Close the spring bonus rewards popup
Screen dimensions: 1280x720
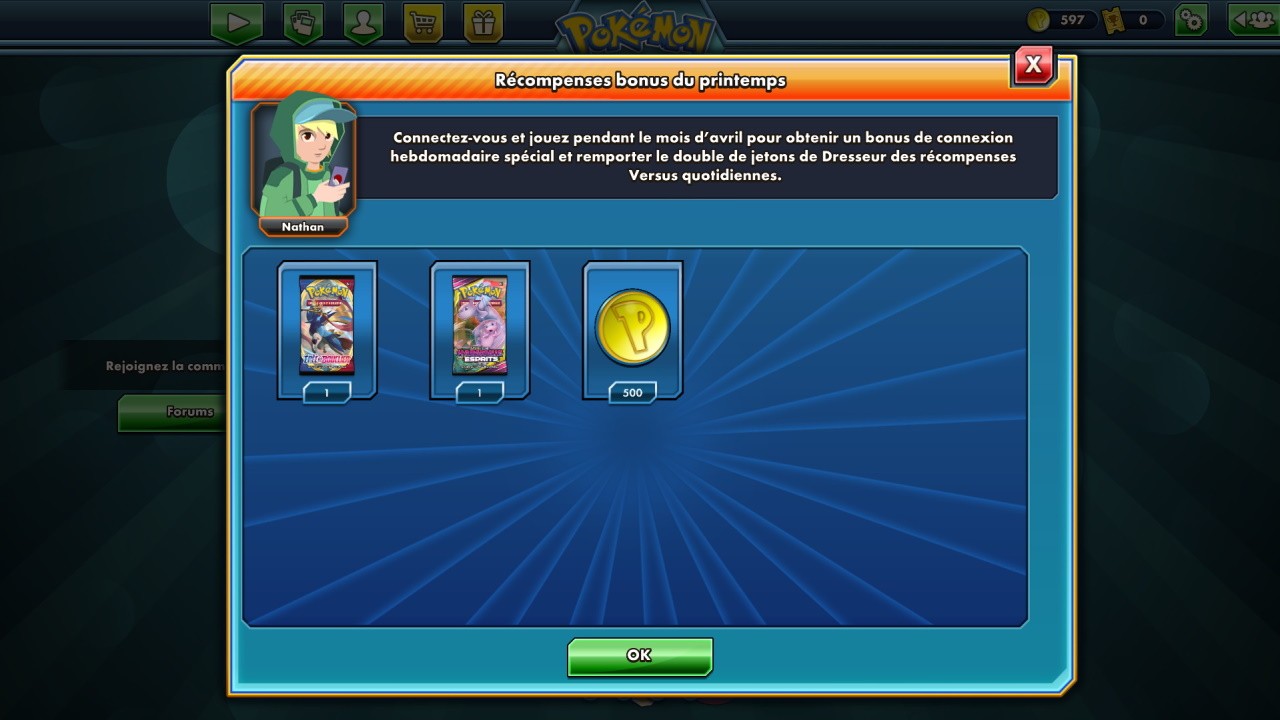tap(1033, 66)
